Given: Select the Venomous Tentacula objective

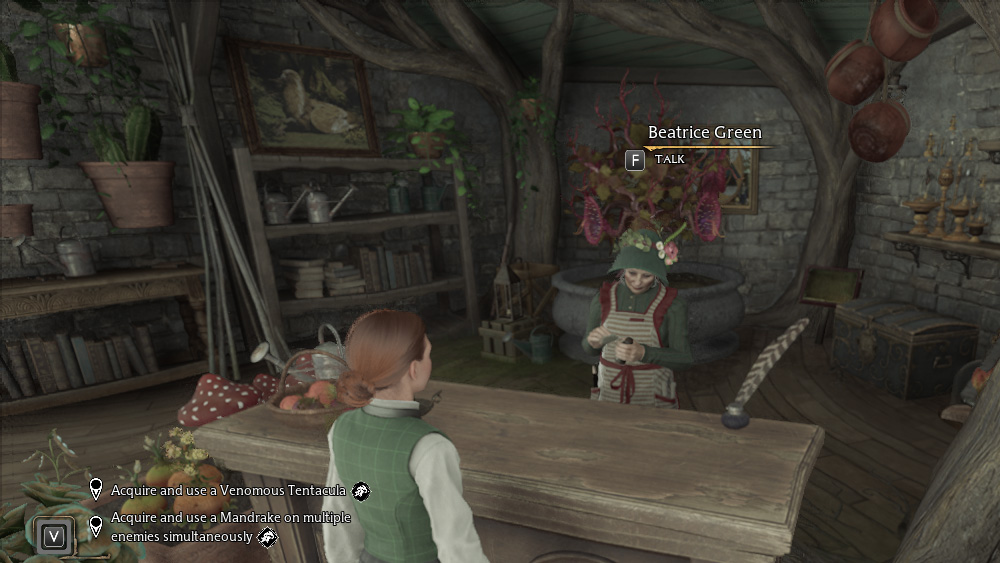Looking at the screenshot, I should click(228, 490).
